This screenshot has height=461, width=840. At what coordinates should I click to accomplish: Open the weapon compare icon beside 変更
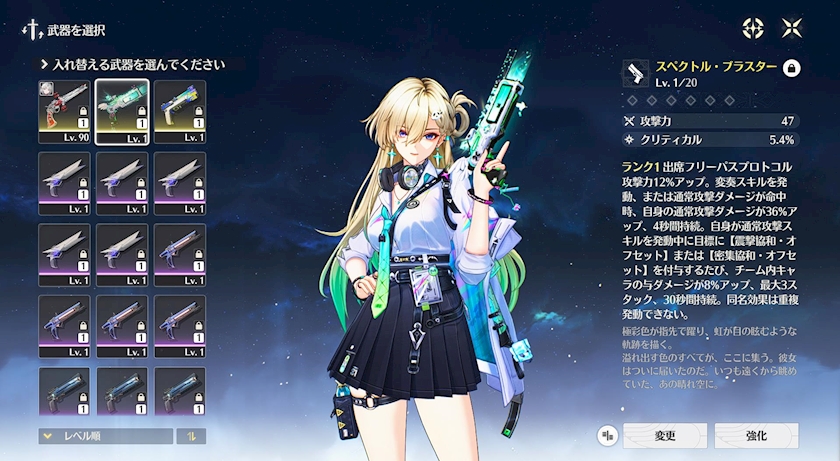coord(606,435)
